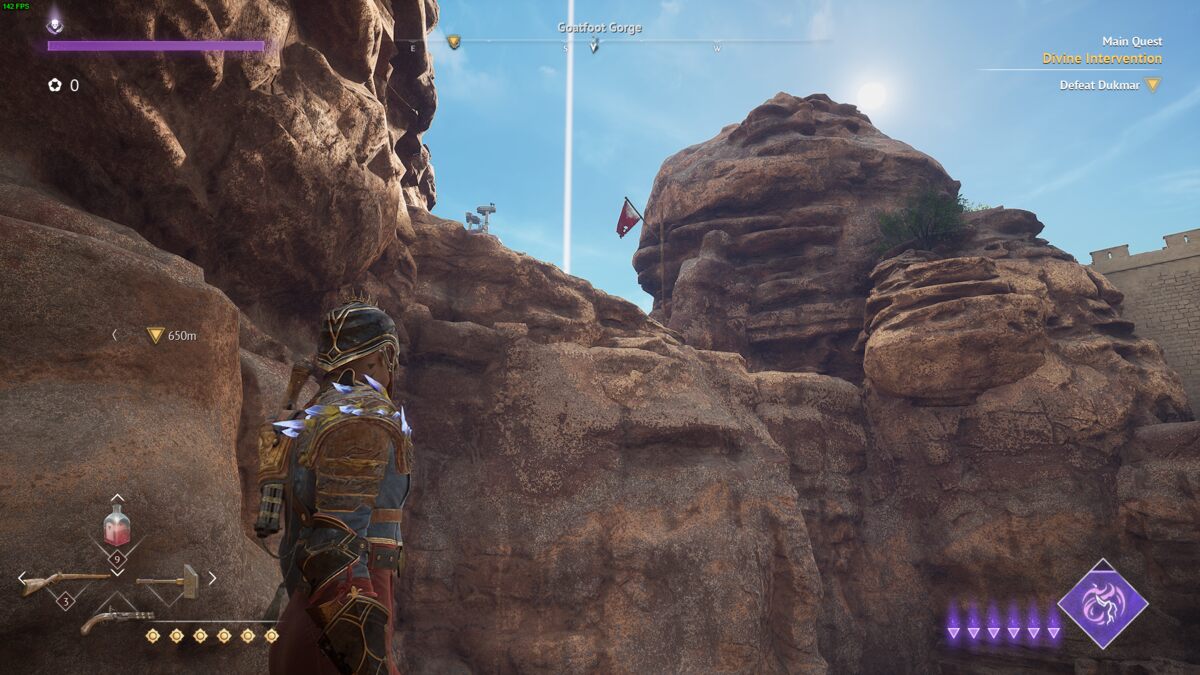Select the 650m waypoint marker
Screen dimensions: 1200x675
pyautogui.click(x=155, y=335)
